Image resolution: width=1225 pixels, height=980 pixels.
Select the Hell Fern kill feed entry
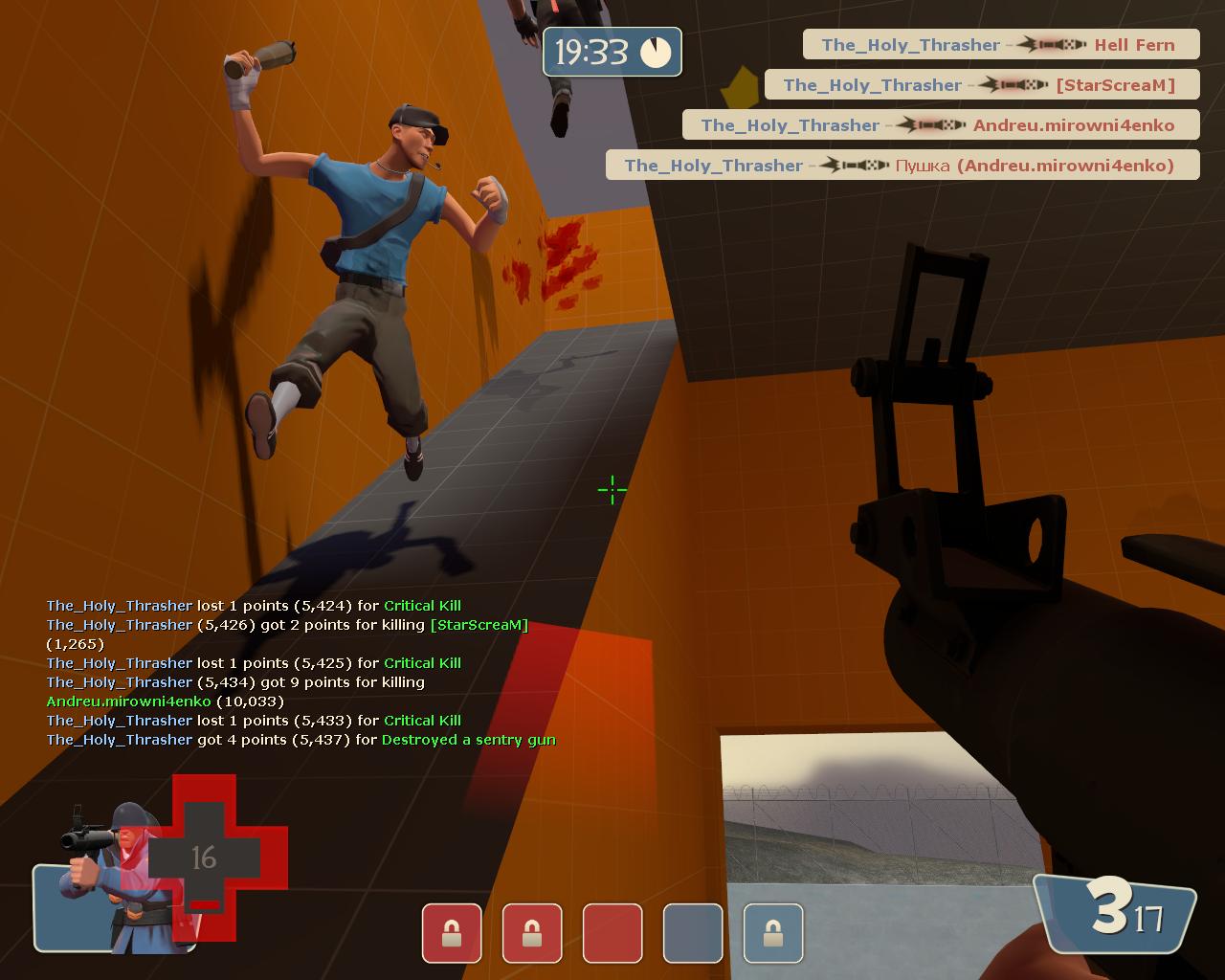tap(1001, 45)
